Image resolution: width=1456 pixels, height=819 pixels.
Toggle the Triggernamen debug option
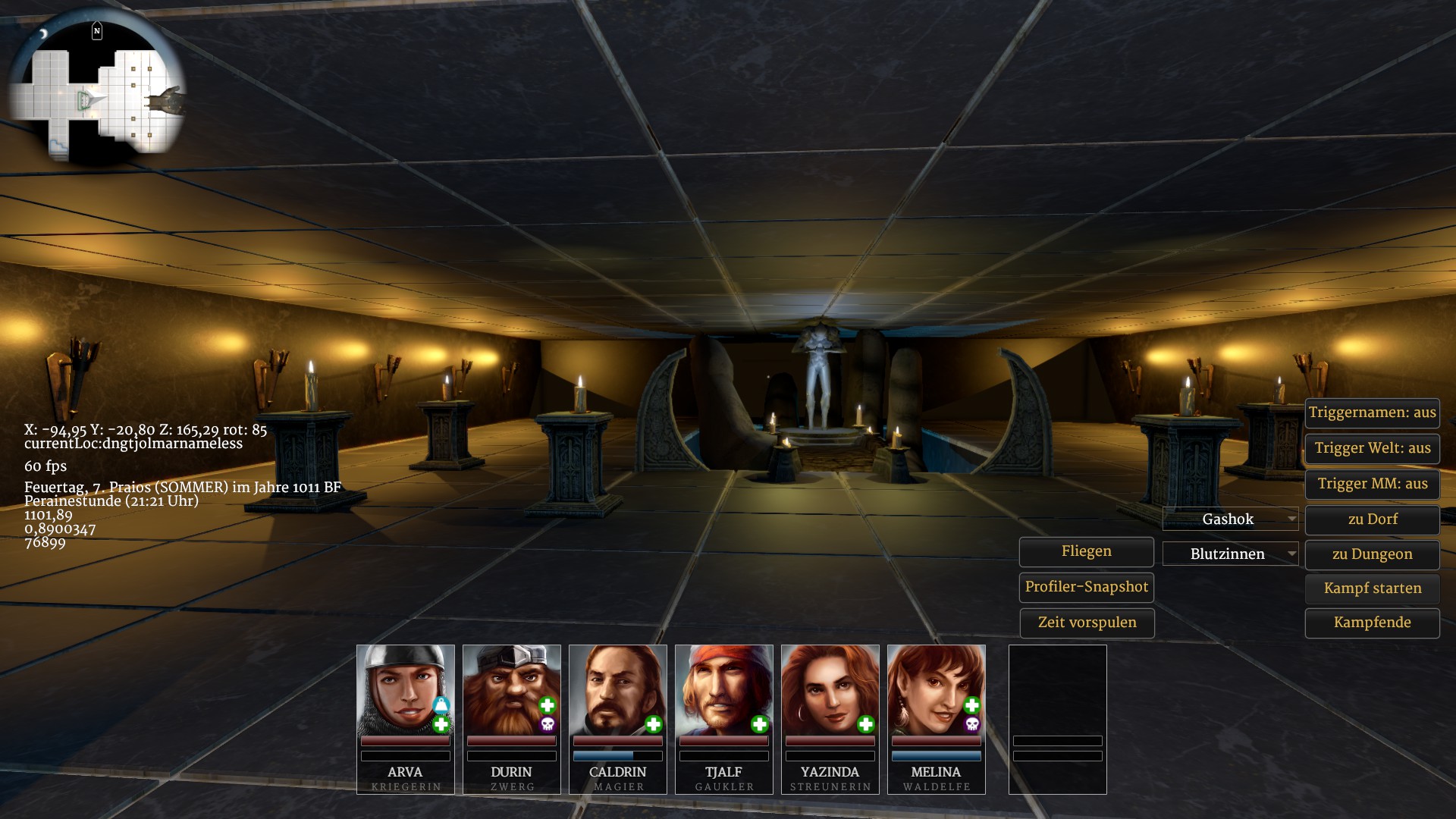point(1372,413)
